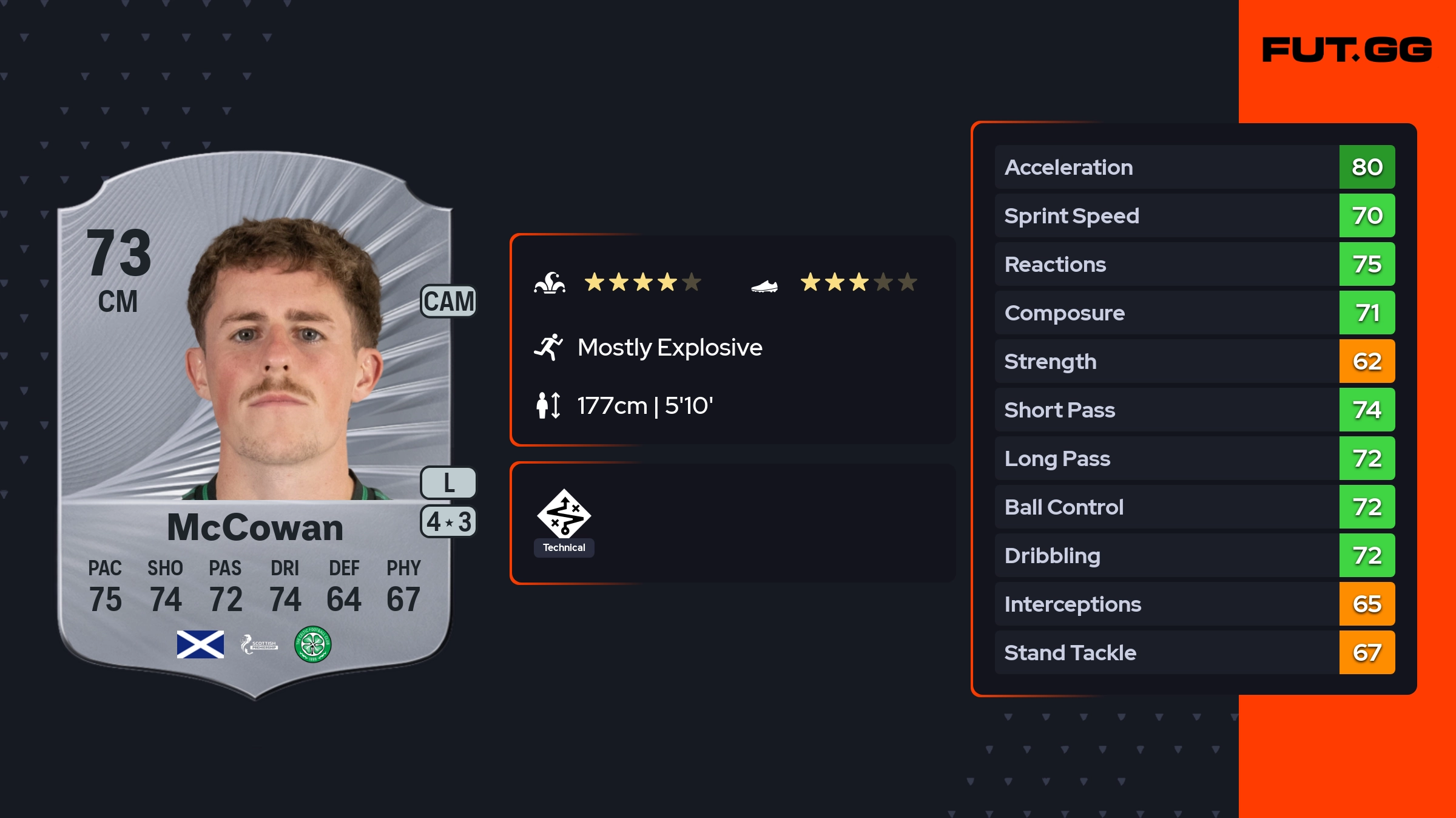Image resolution: width=1456 pixels, height=818 pixels.
Task: Select the Acceleration stat row
Action: click(1194, 167)
